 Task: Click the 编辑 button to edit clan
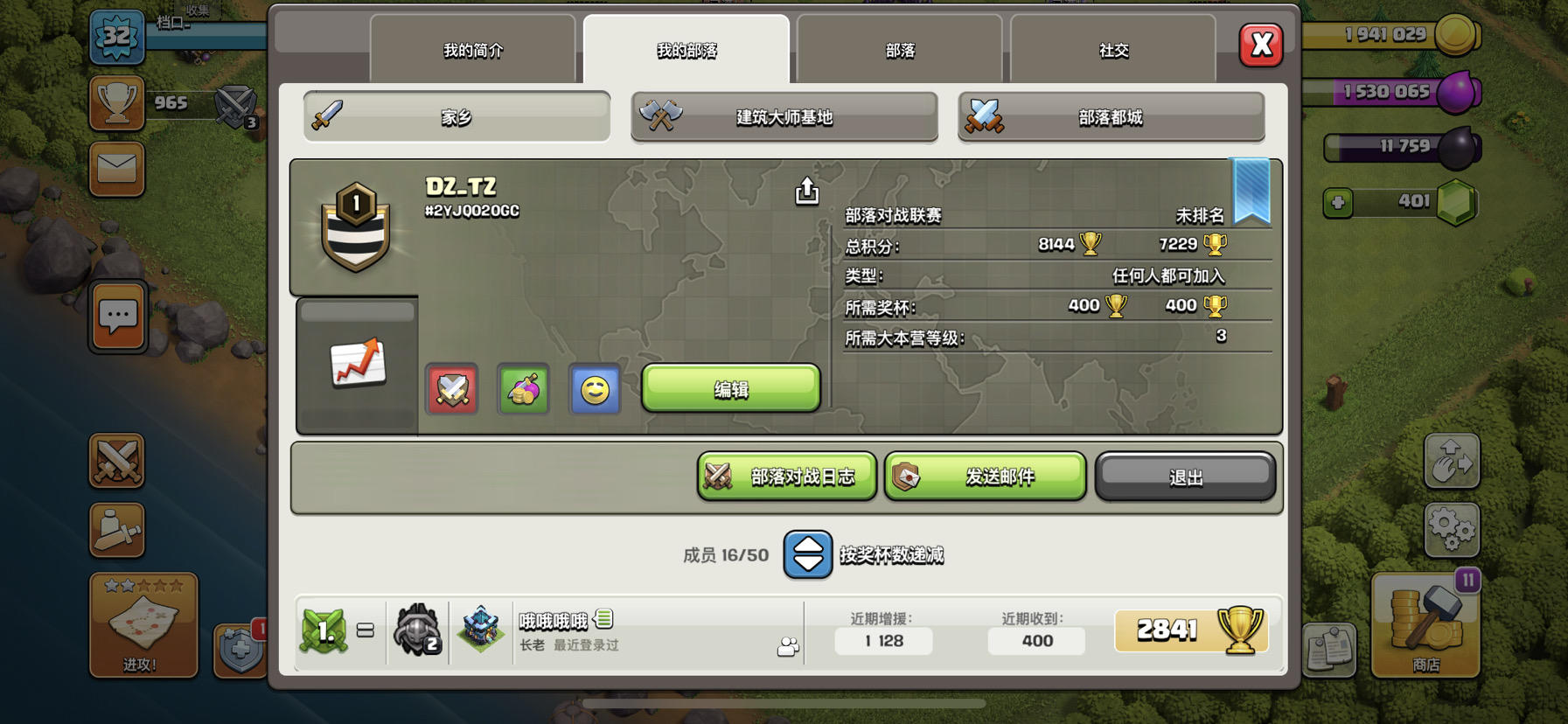click(731, 388)
